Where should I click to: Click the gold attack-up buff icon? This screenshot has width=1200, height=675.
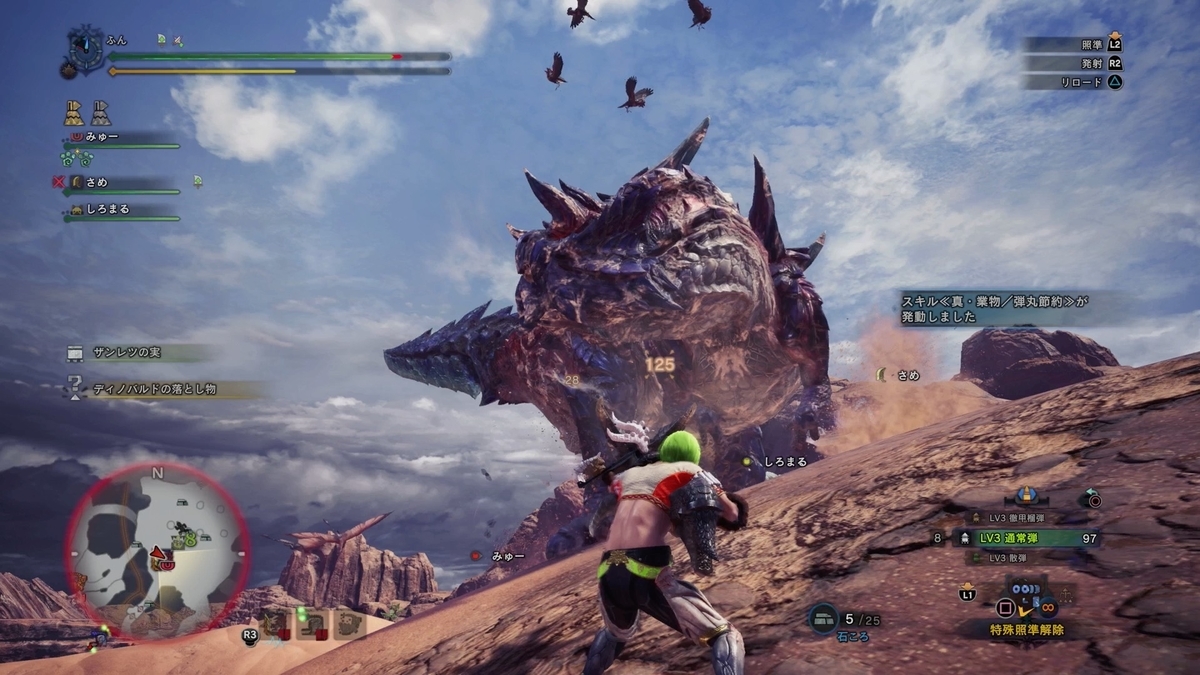click(x=74, y=112)
